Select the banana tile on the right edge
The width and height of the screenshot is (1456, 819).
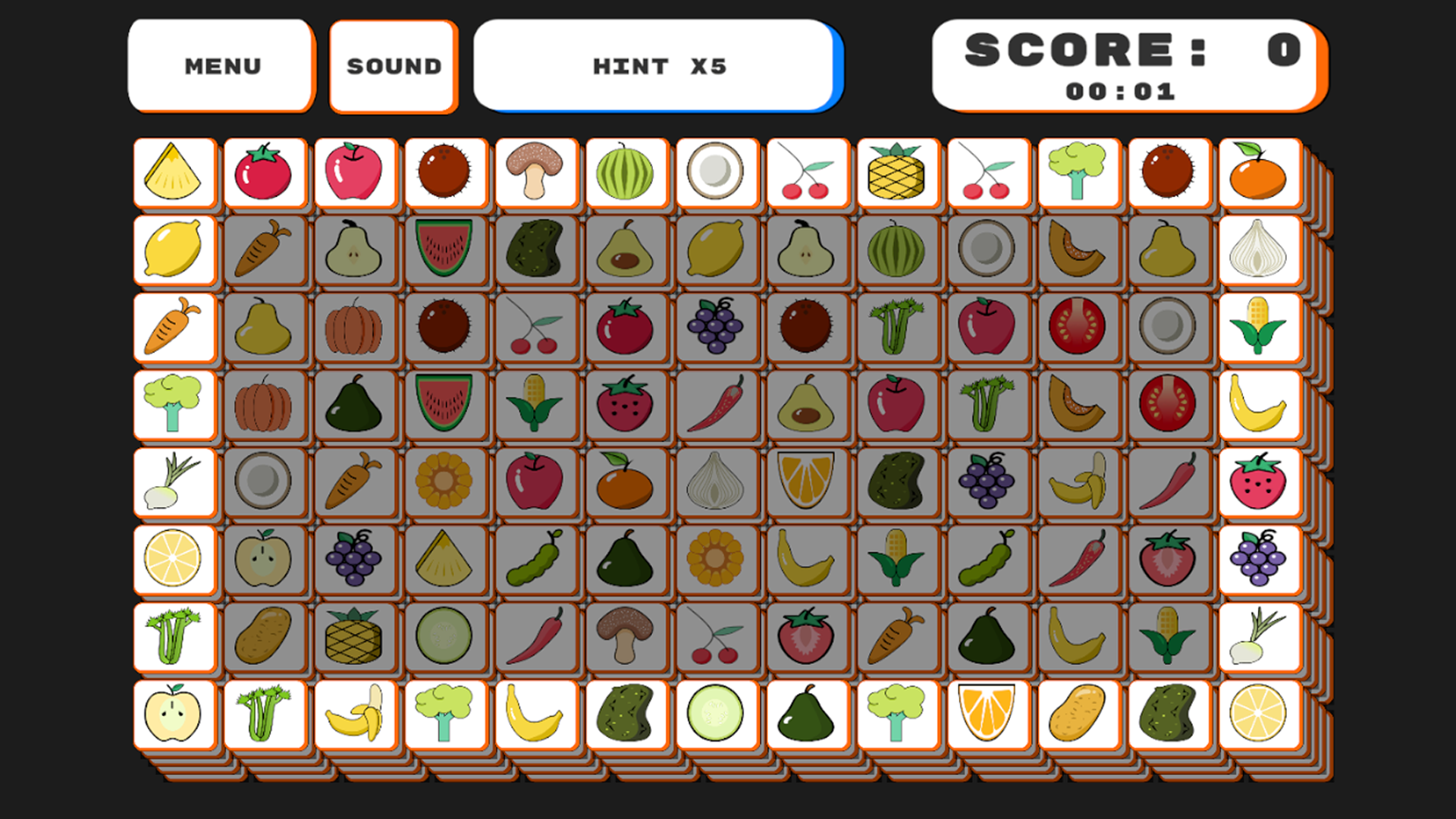(x=1259, y=405)
